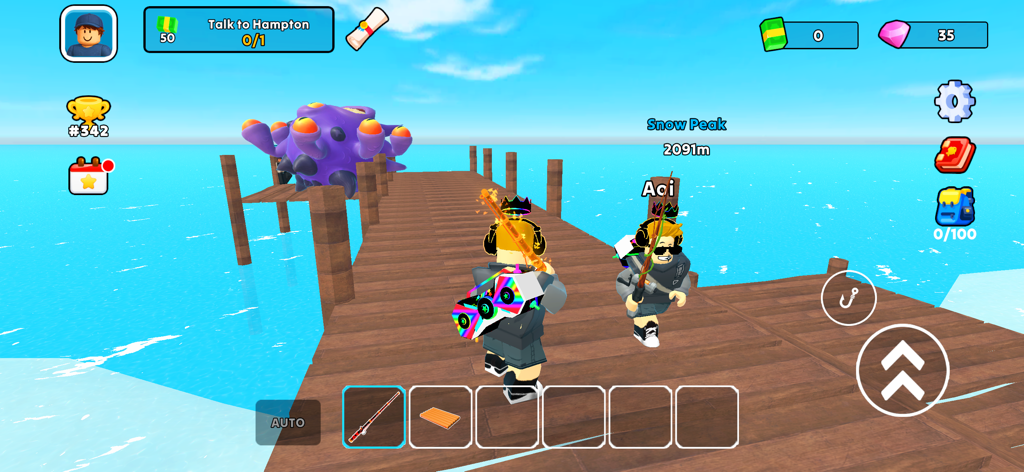Open the player avatar profile

pyautogui.click(x=88, y=34)
